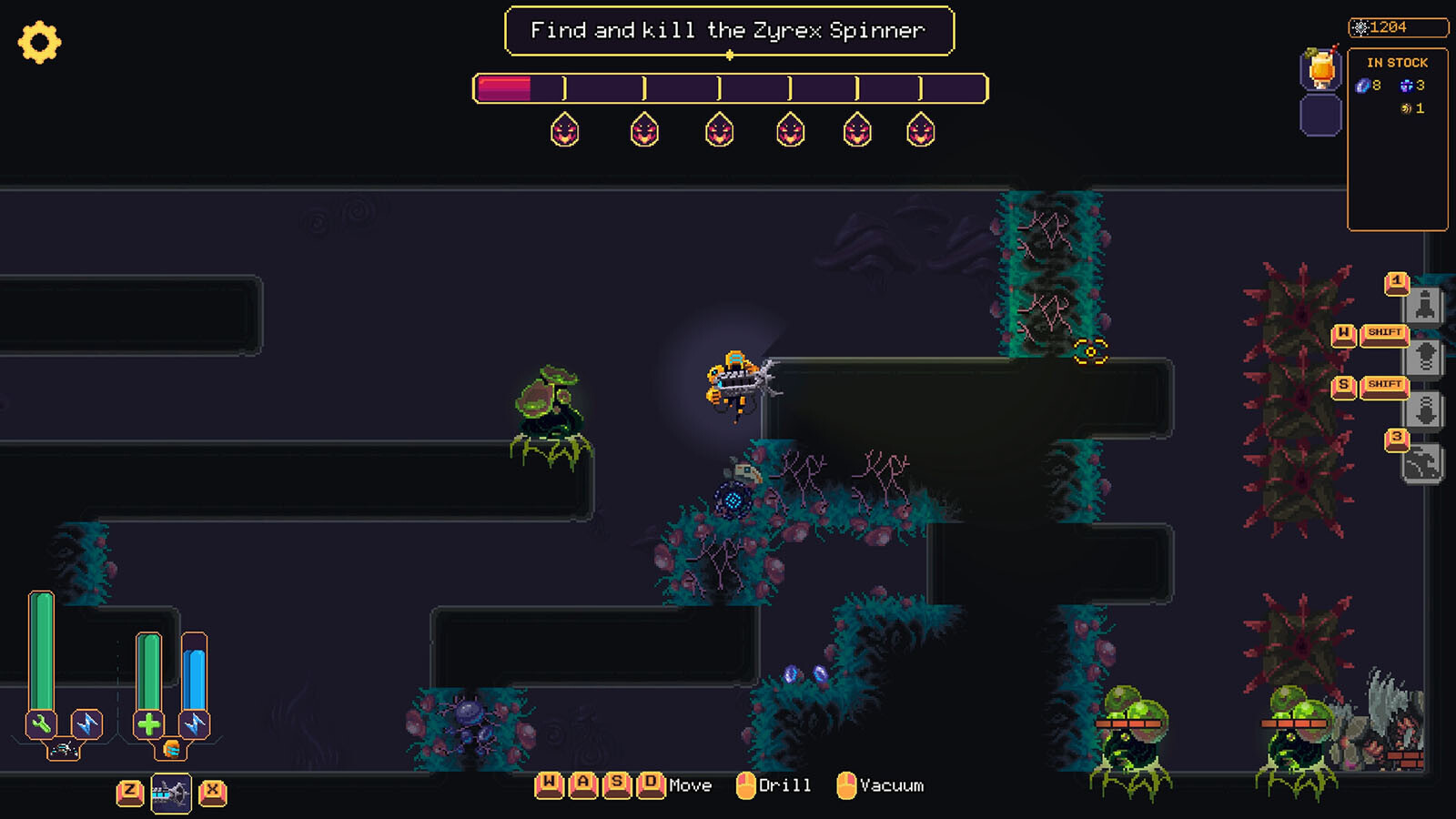Open the In Stock resources panel
The image size is (1456, 819).
tap(1397, 136)
